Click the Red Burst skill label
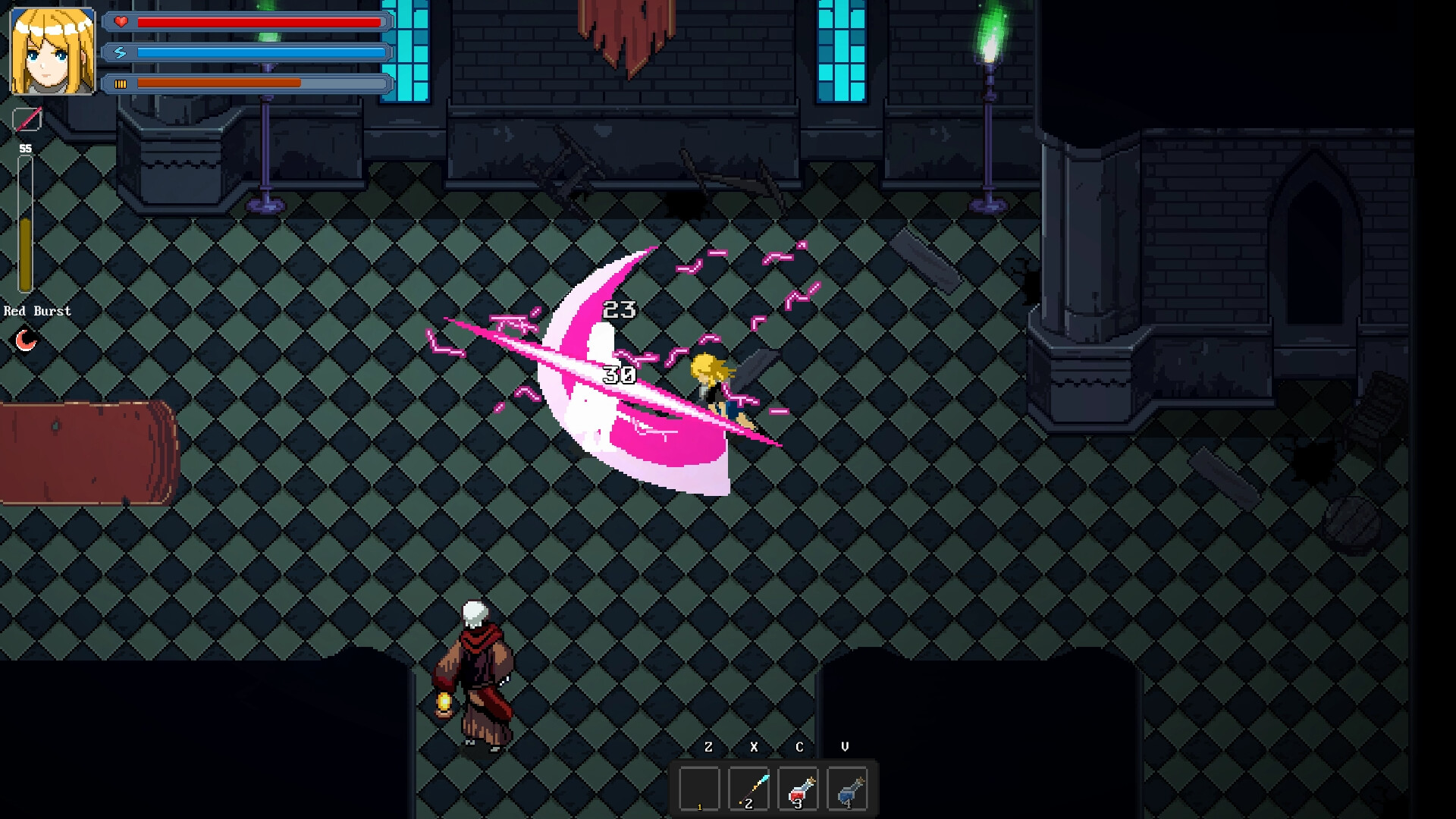This screenshot has height=819, width=1456. 37,310
